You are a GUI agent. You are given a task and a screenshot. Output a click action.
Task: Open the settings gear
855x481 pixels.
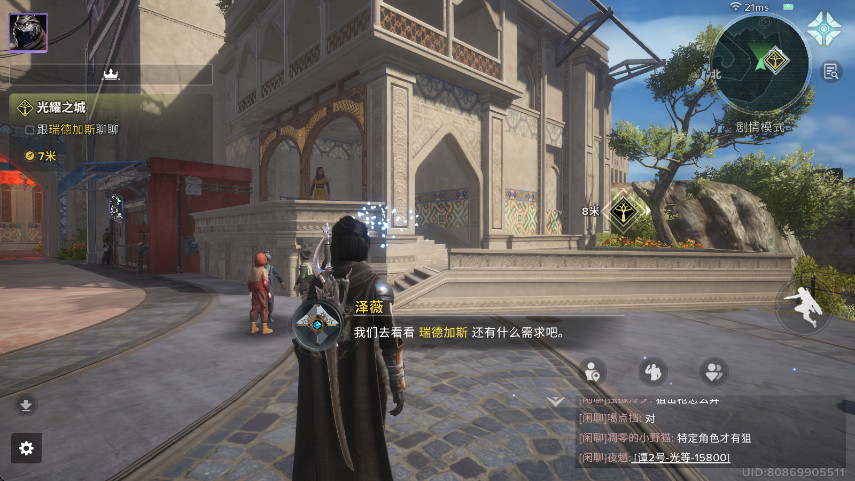pos(27,449)
